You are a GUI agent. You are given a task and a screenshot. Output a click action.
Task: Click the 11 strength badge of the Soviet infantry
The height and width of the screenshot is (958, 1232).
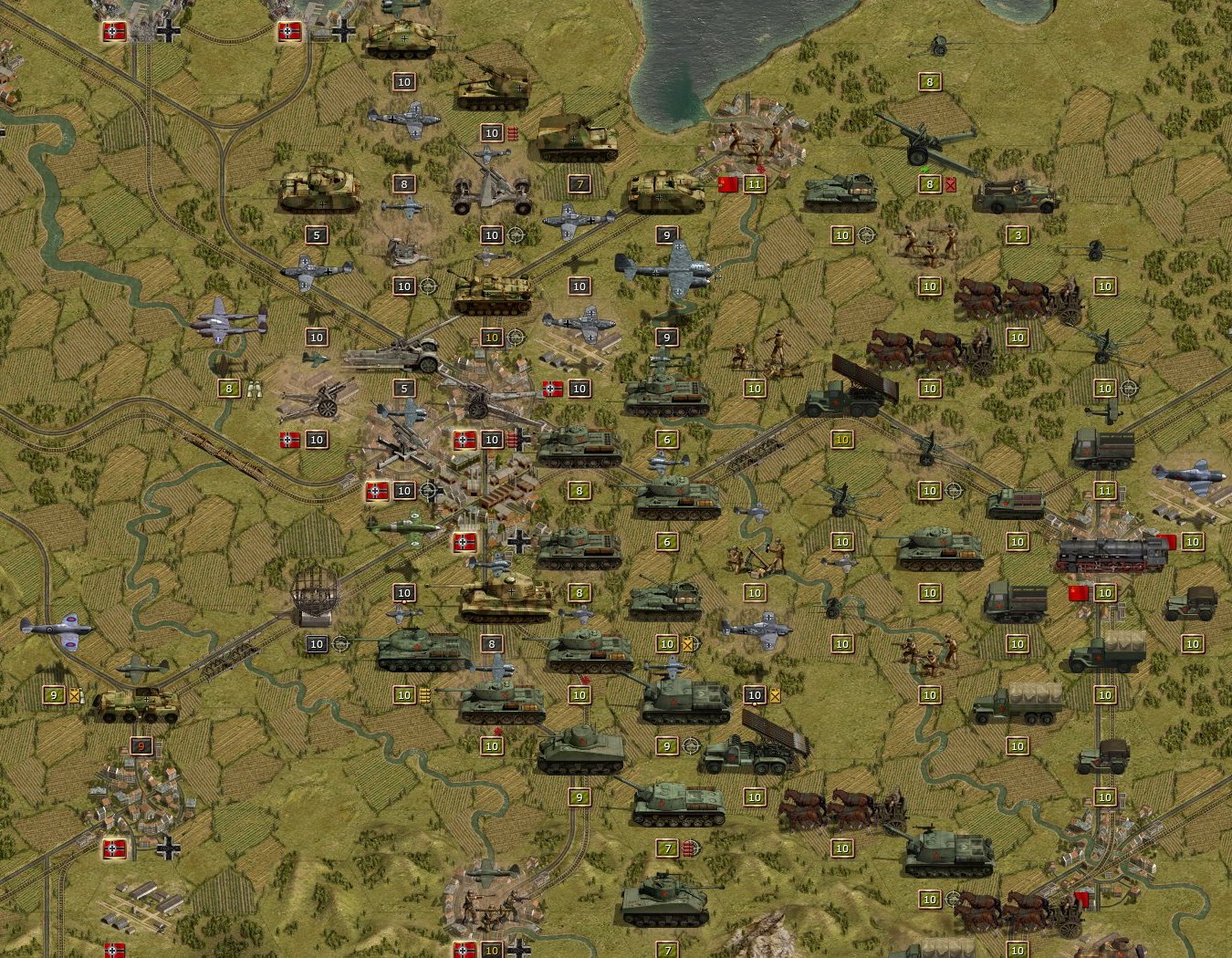click(x=755, y=183)
